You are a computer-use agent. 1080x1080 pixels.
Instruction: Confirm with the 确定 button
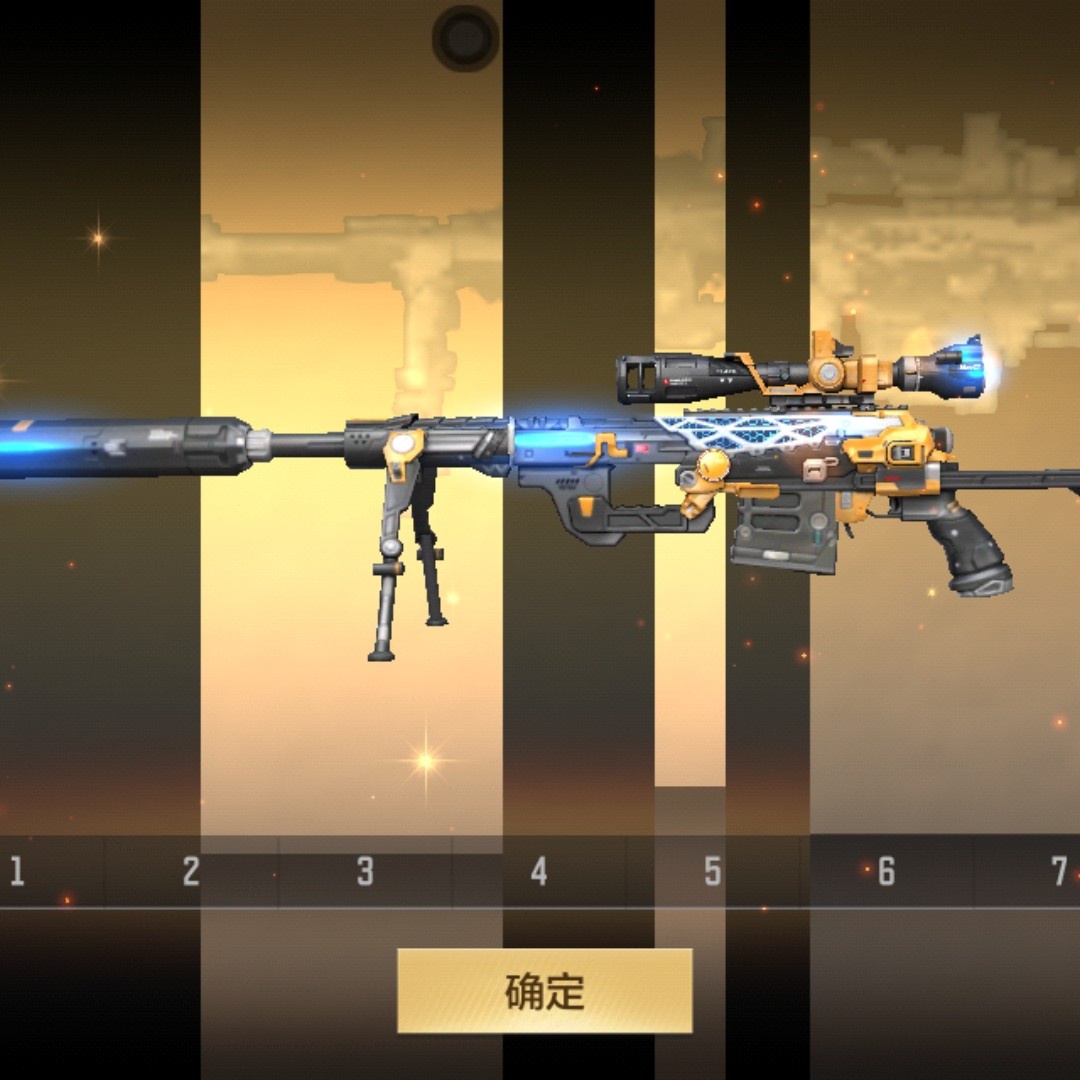544,990
